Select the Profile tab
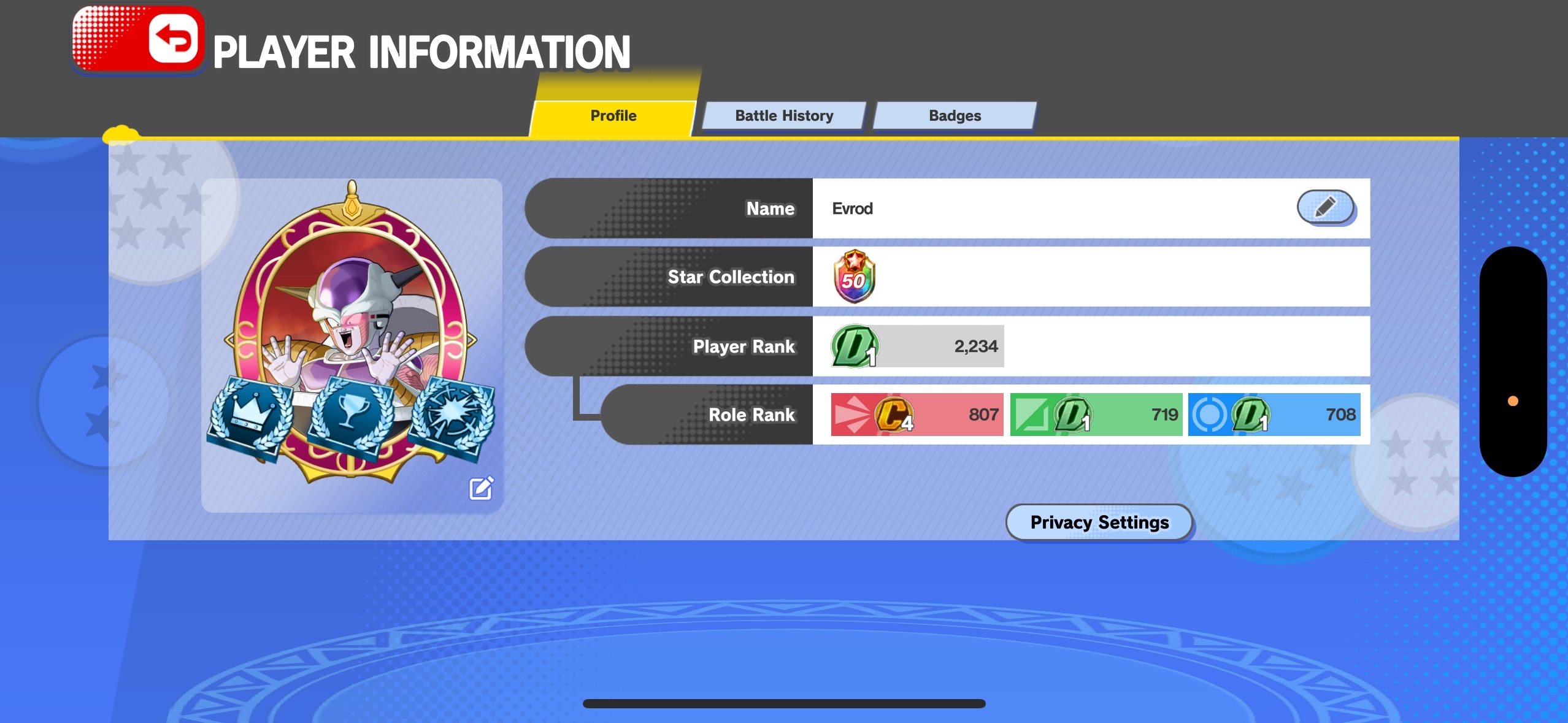This screenshot has height=723, width=1568. (x=613, y=116)
